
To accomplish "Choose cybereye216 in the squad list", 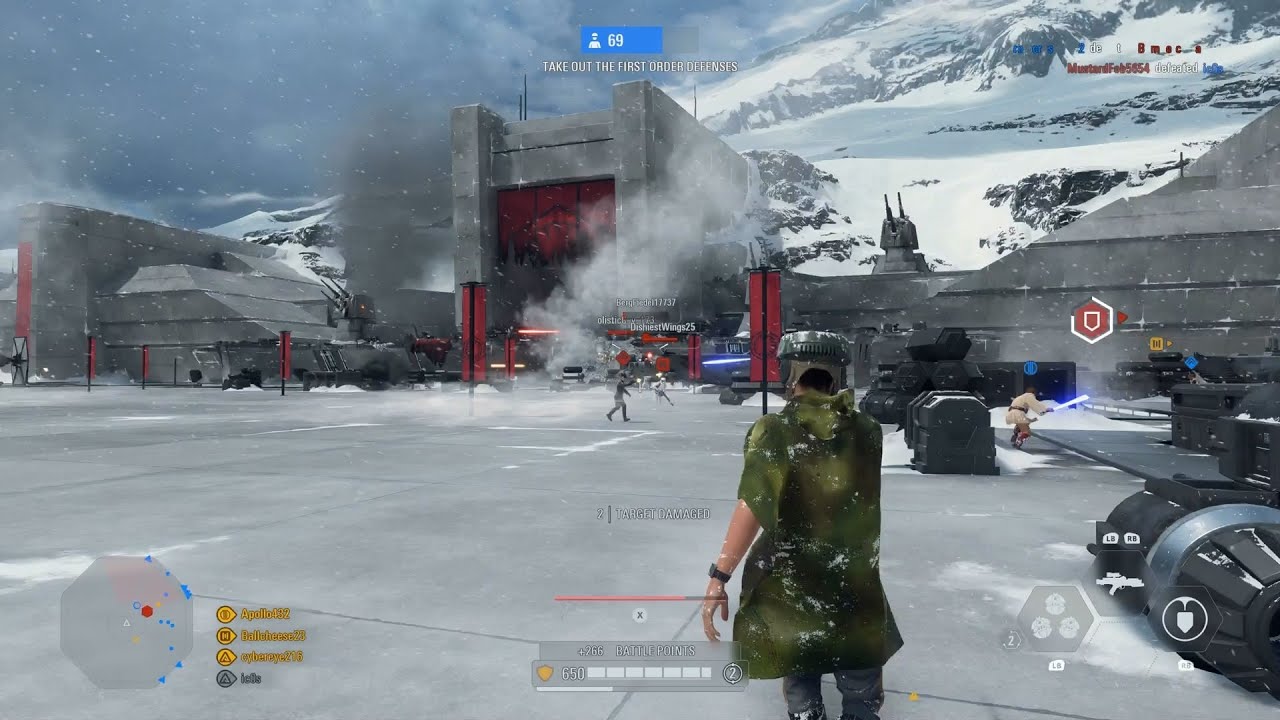I will click(x=271, y=657).
